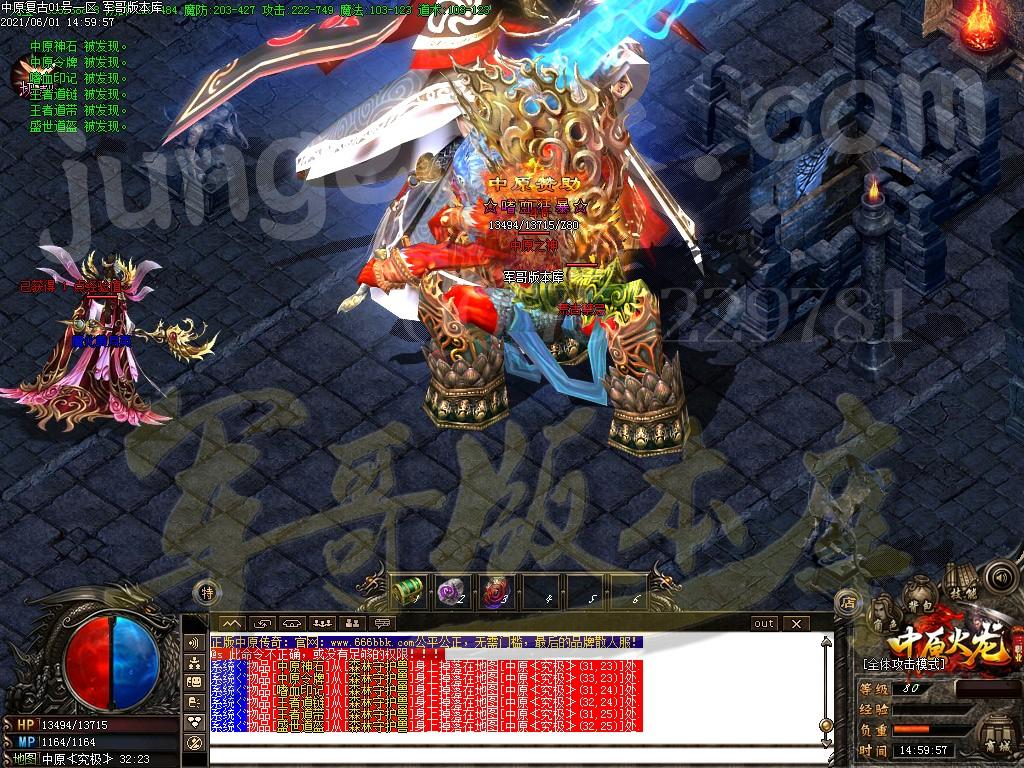1024x768 pixels.
Task: Use the purple swirl item in slot 2
Action: (450, 590)
